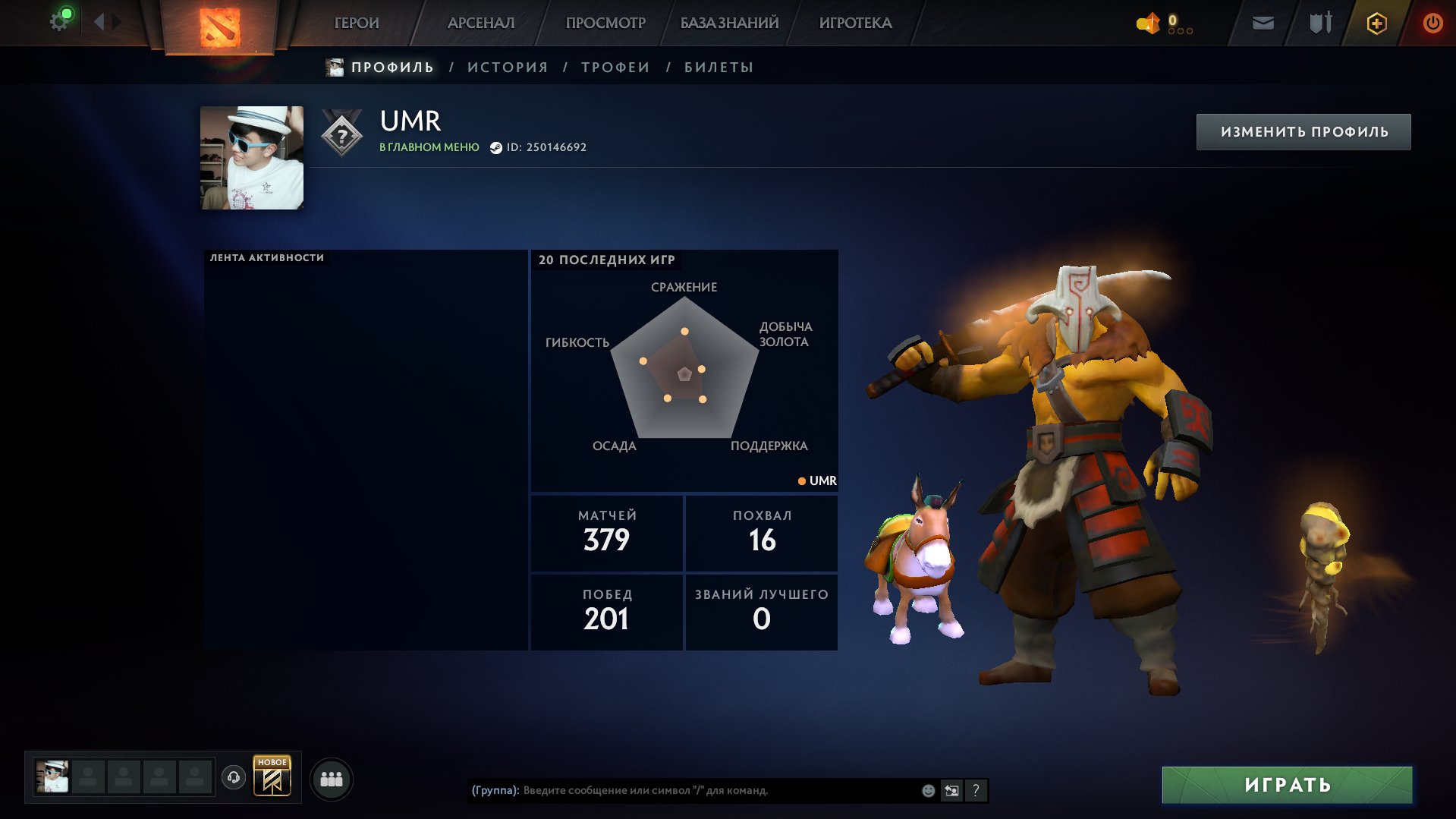
Task: Select БАЗА ЗНАНИЙ in the top bar
Action: (x=729, y=23)
